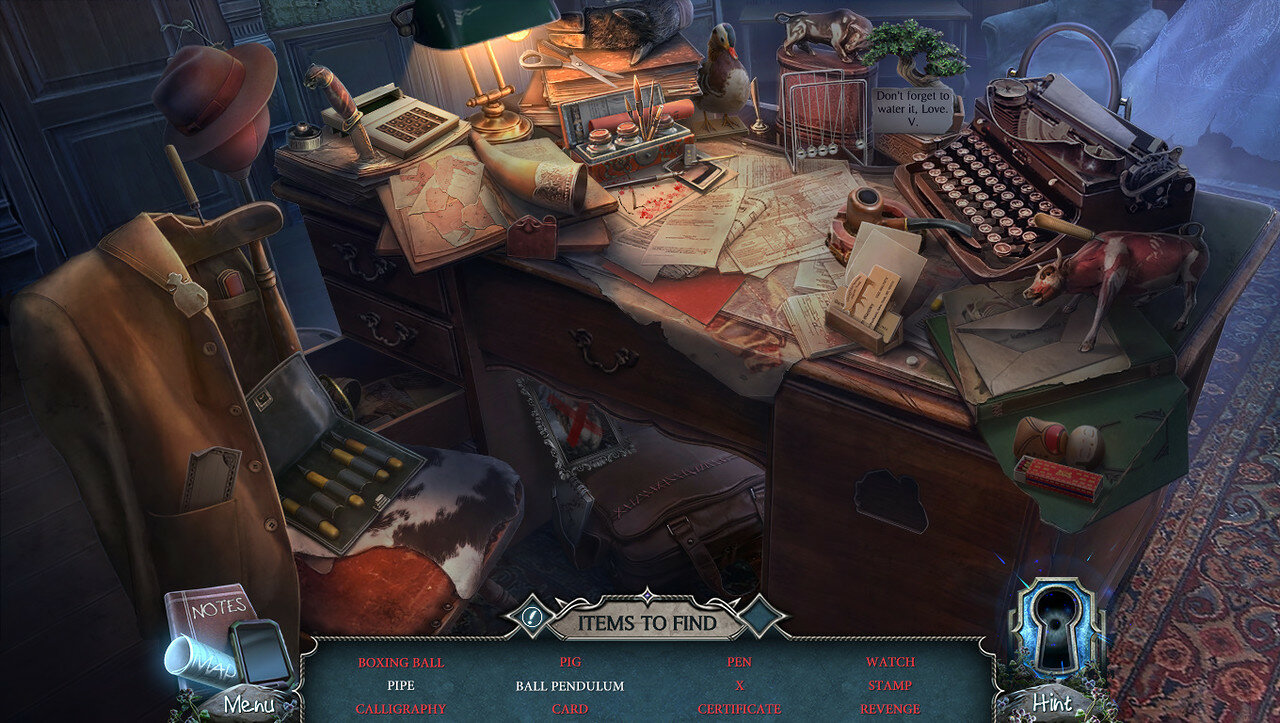
Task: Click the empty diamond beside Items to Find
Action: (763, 618)
